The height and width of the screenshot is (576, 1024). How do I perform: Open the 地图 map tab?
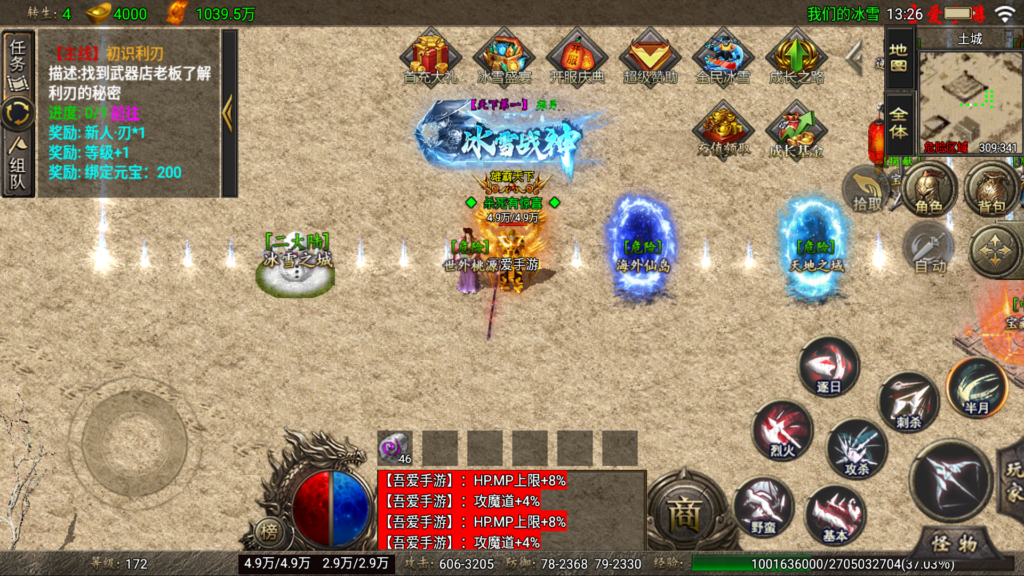pyautogui.click(x=898, y=56)
